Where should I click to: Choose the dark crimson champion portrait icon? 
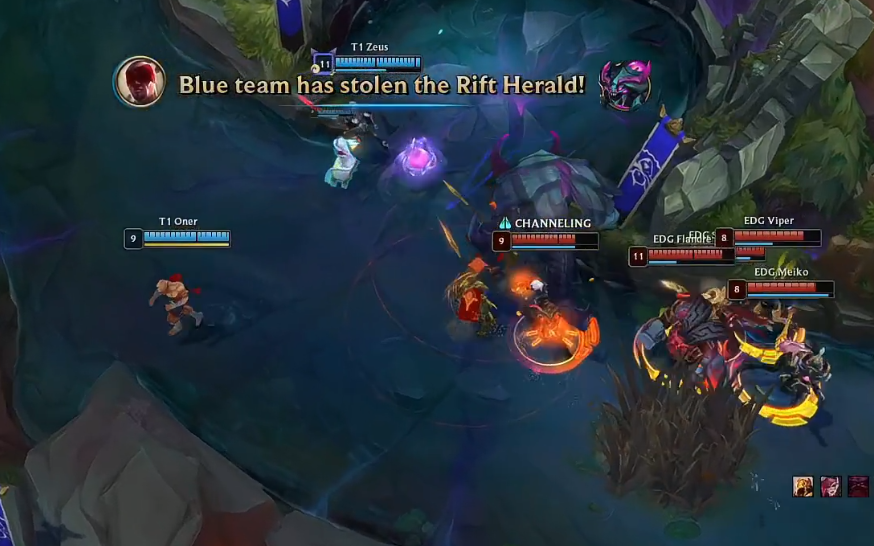pyautogui.click(x=858, y=486)
